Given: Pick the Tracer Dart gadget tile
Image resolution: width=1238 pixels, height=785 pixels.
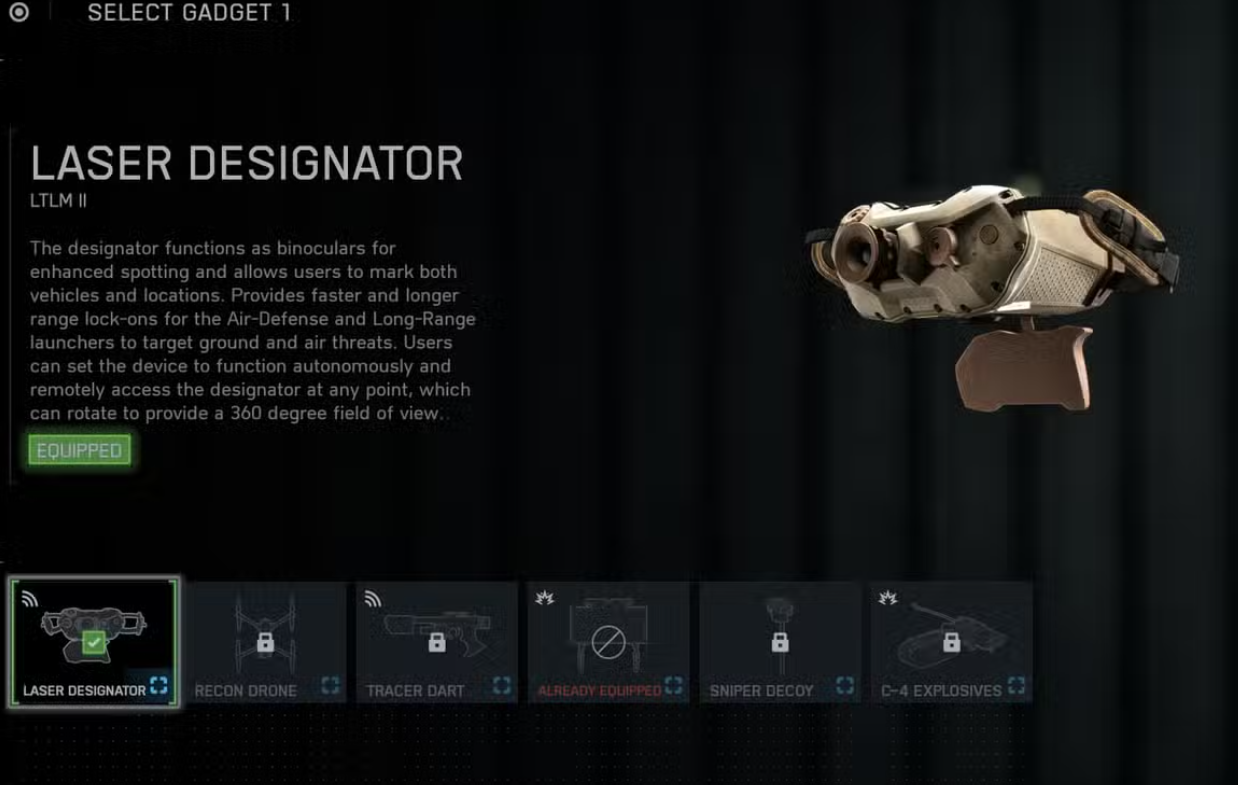Looking at the screenshot, I should point(437,642).
